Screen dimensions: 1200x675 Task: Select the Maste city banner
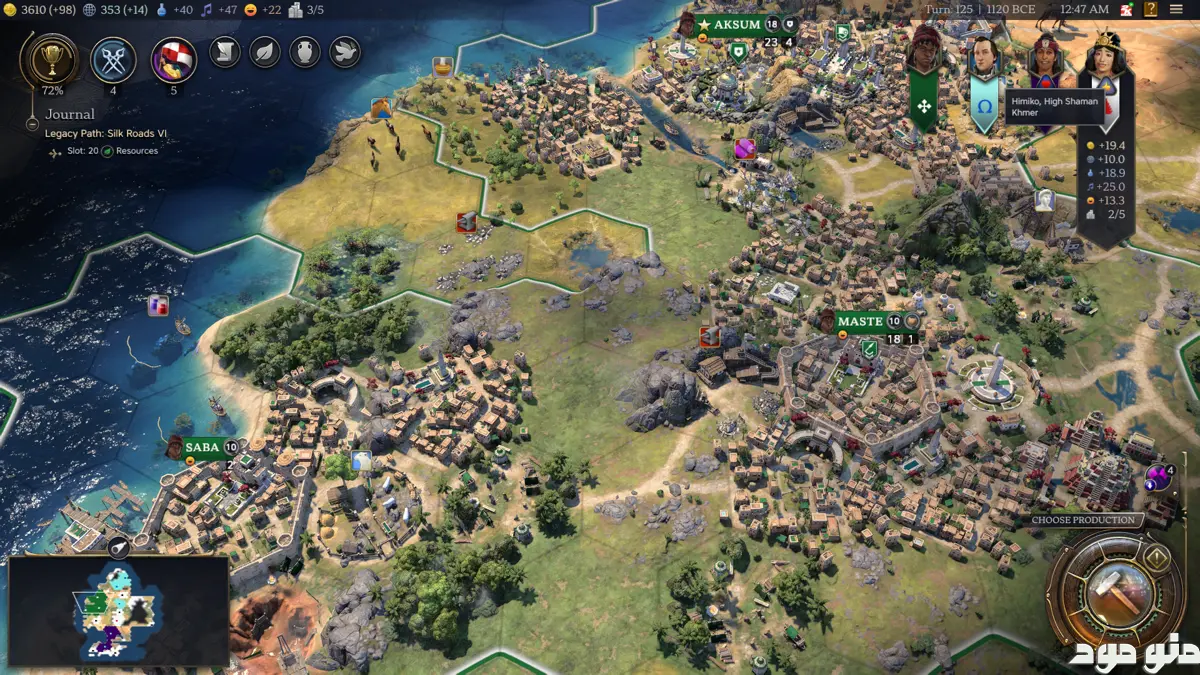860,321
